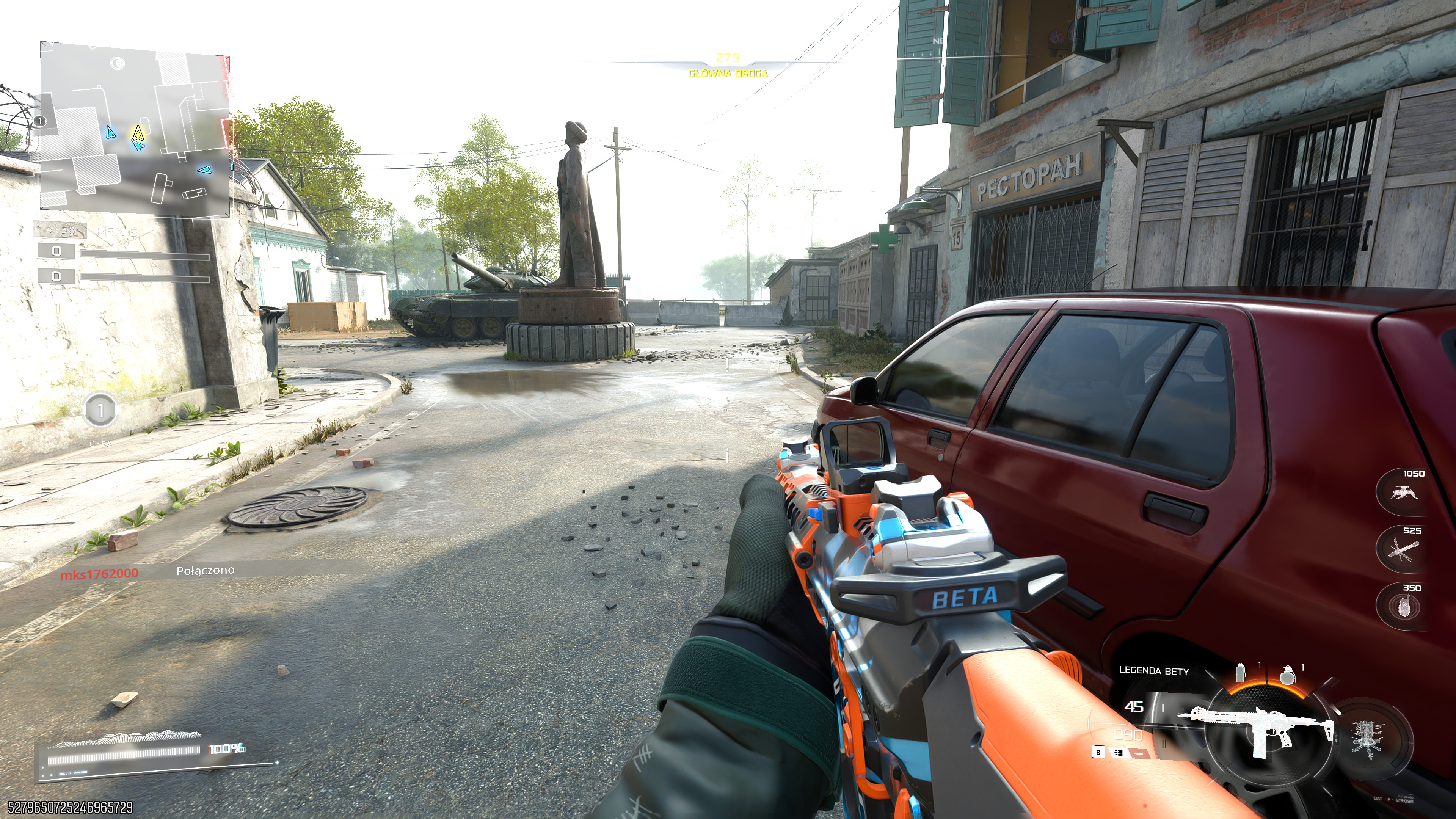Select the tactical canister grenade icon
Screen dimensions: 1456x819
[x=1241, y=673]
